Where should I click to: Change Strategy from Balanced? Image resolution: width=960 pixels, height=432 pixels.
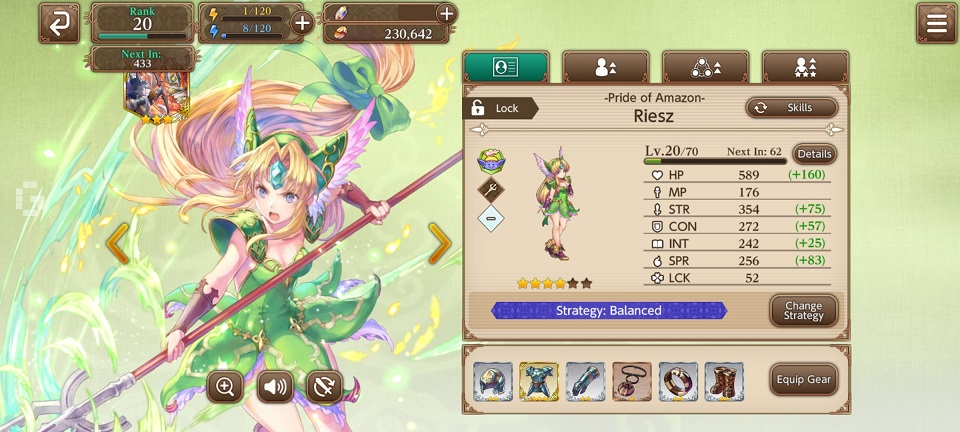pyautogui.click(x=803, y=311)
